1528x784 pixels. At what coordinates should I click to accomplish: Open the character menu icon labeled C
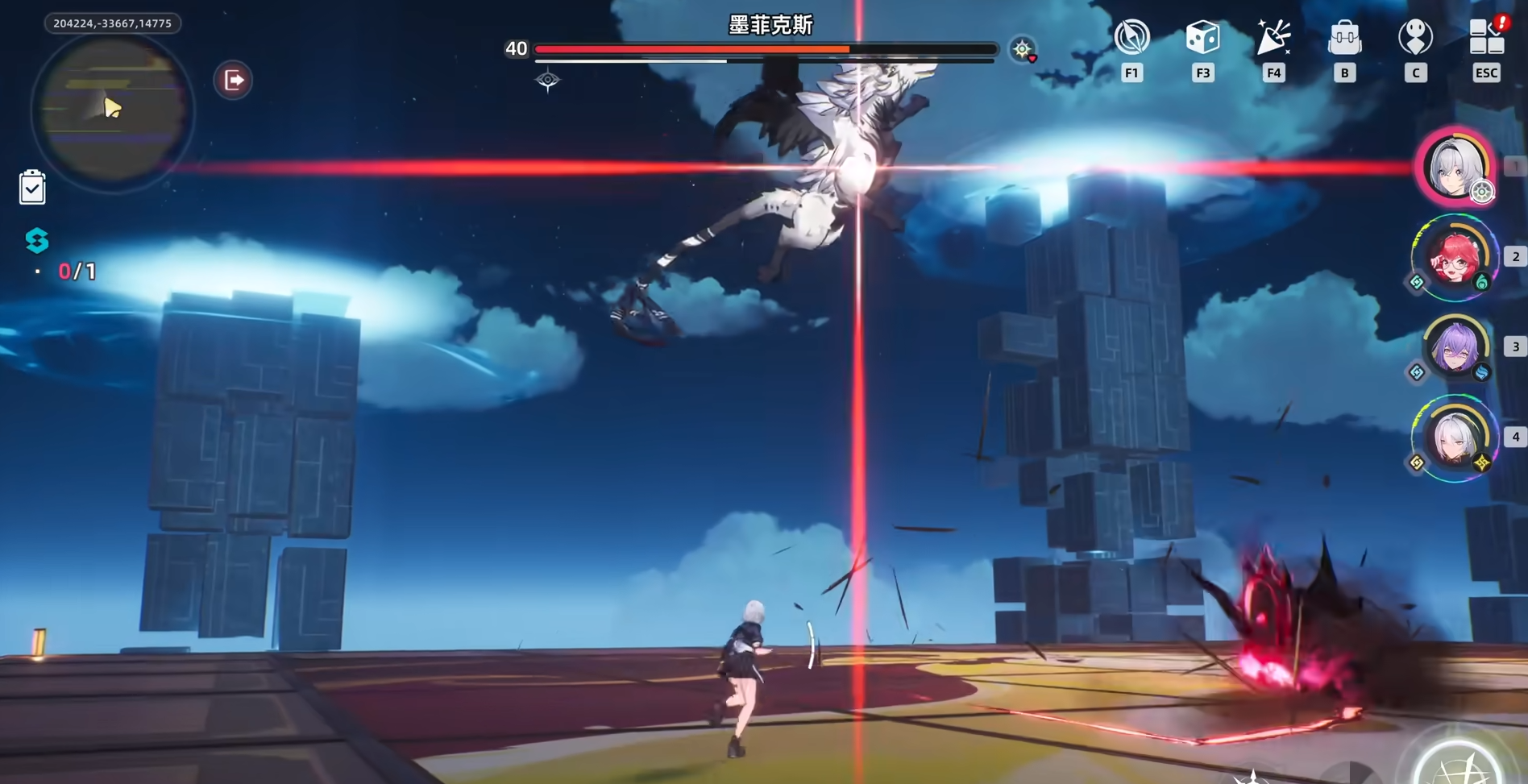click(x=1415, y=38)
